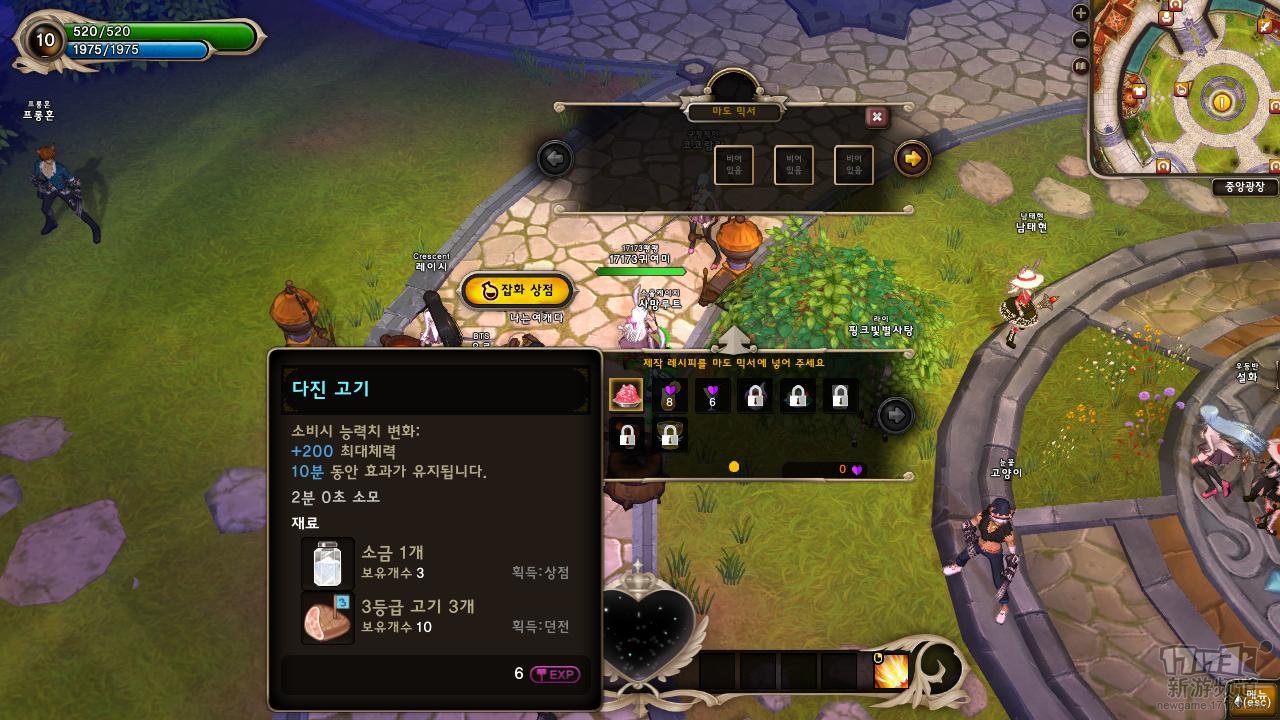Click the yellow exclamation marker on minimap
Viewport: 1280px width, 720px height.
coord(1221,101)
